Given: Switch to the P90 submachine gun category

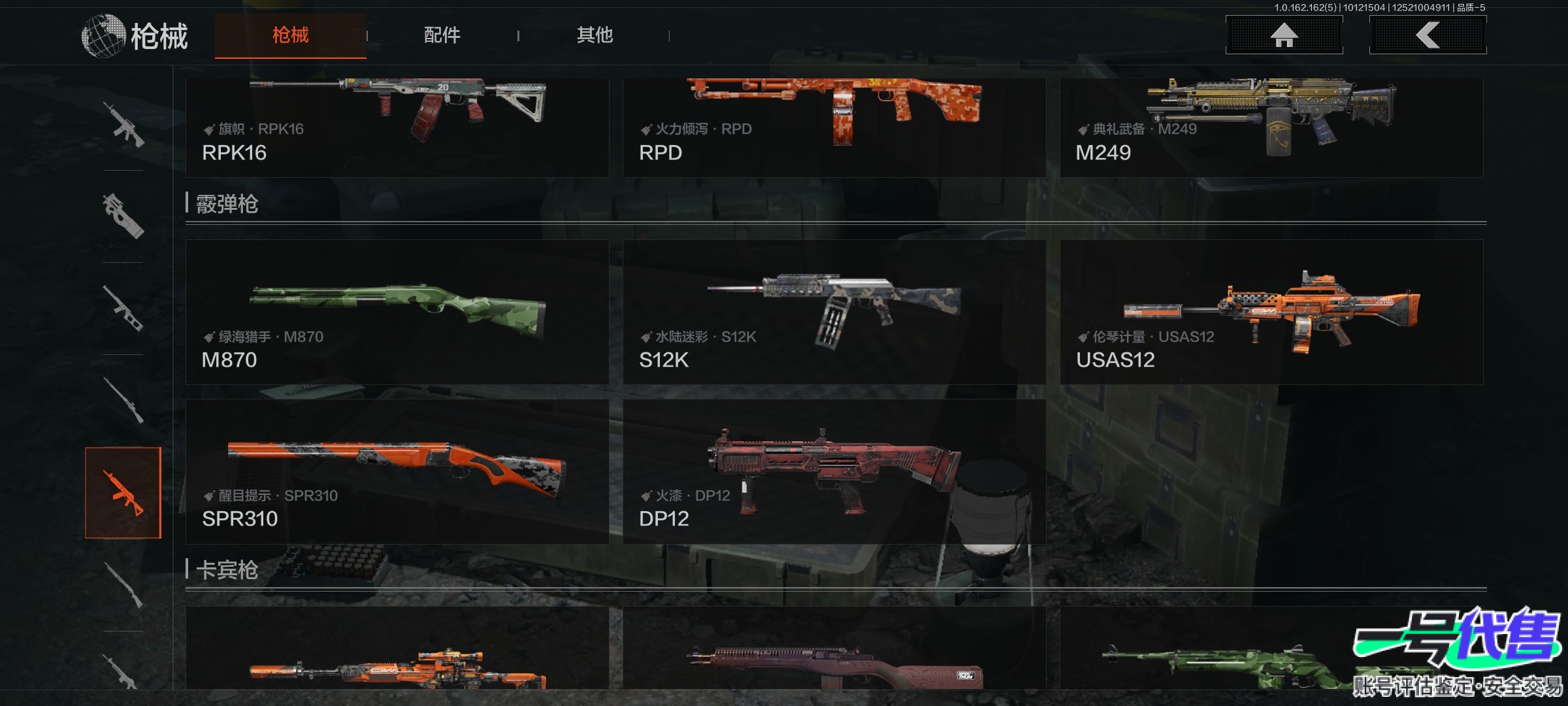Looking at the screenshot, I should pyautogui.click(x=123, y=216).
